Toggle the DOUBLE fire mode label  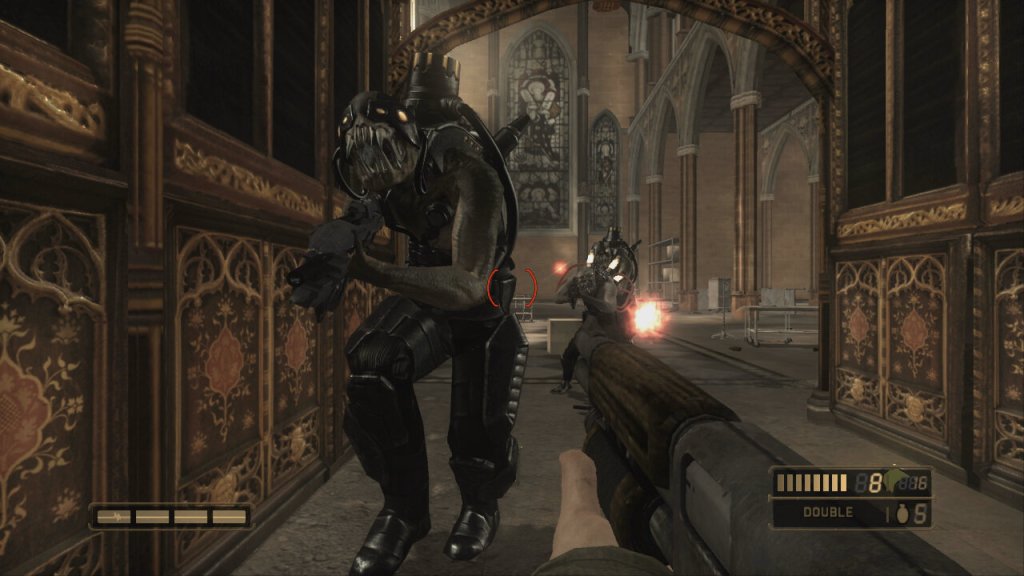[828, 513]
